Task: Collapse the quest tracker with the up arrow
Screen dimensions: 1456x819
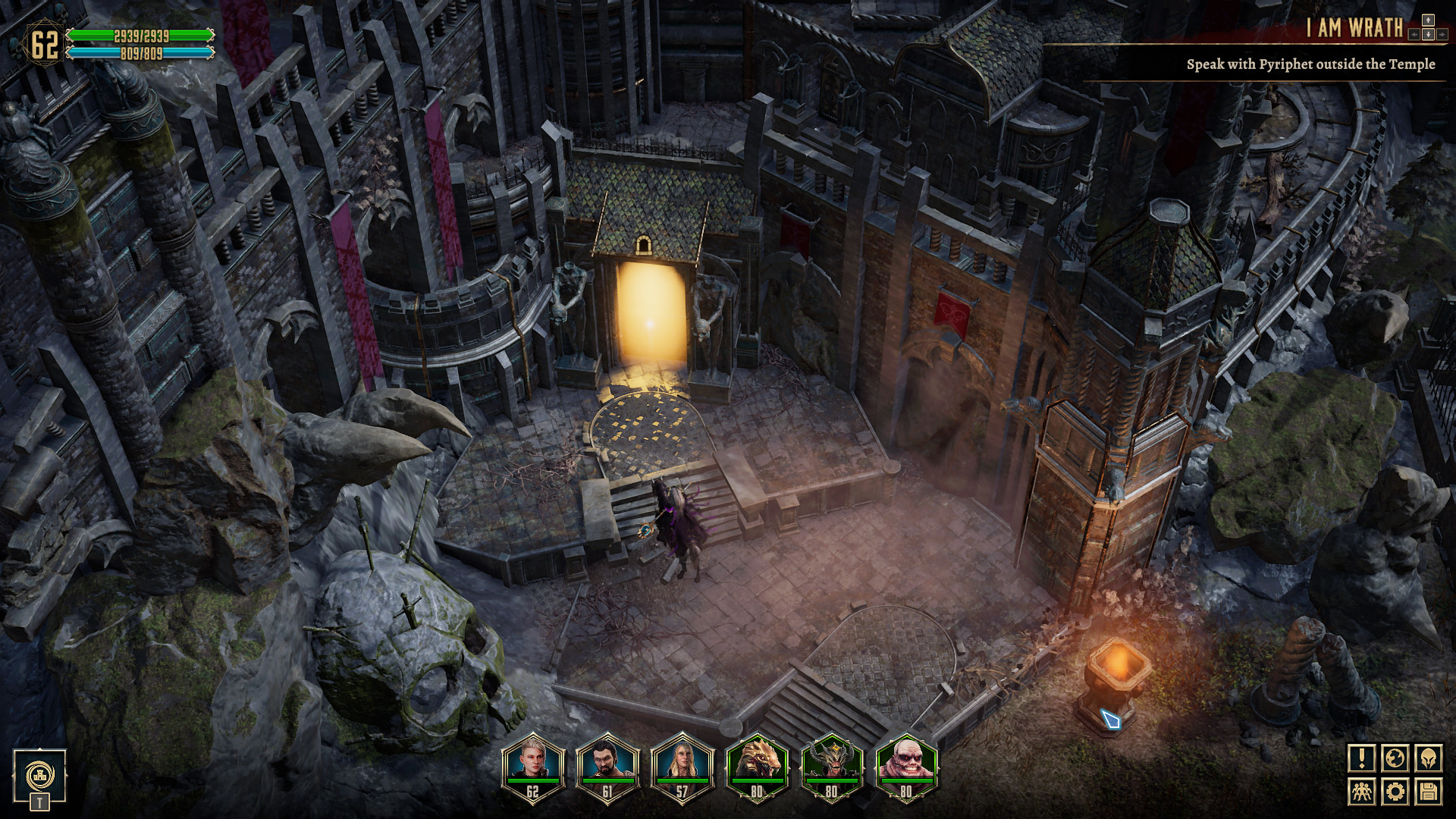Action: tap(1428, 20)
